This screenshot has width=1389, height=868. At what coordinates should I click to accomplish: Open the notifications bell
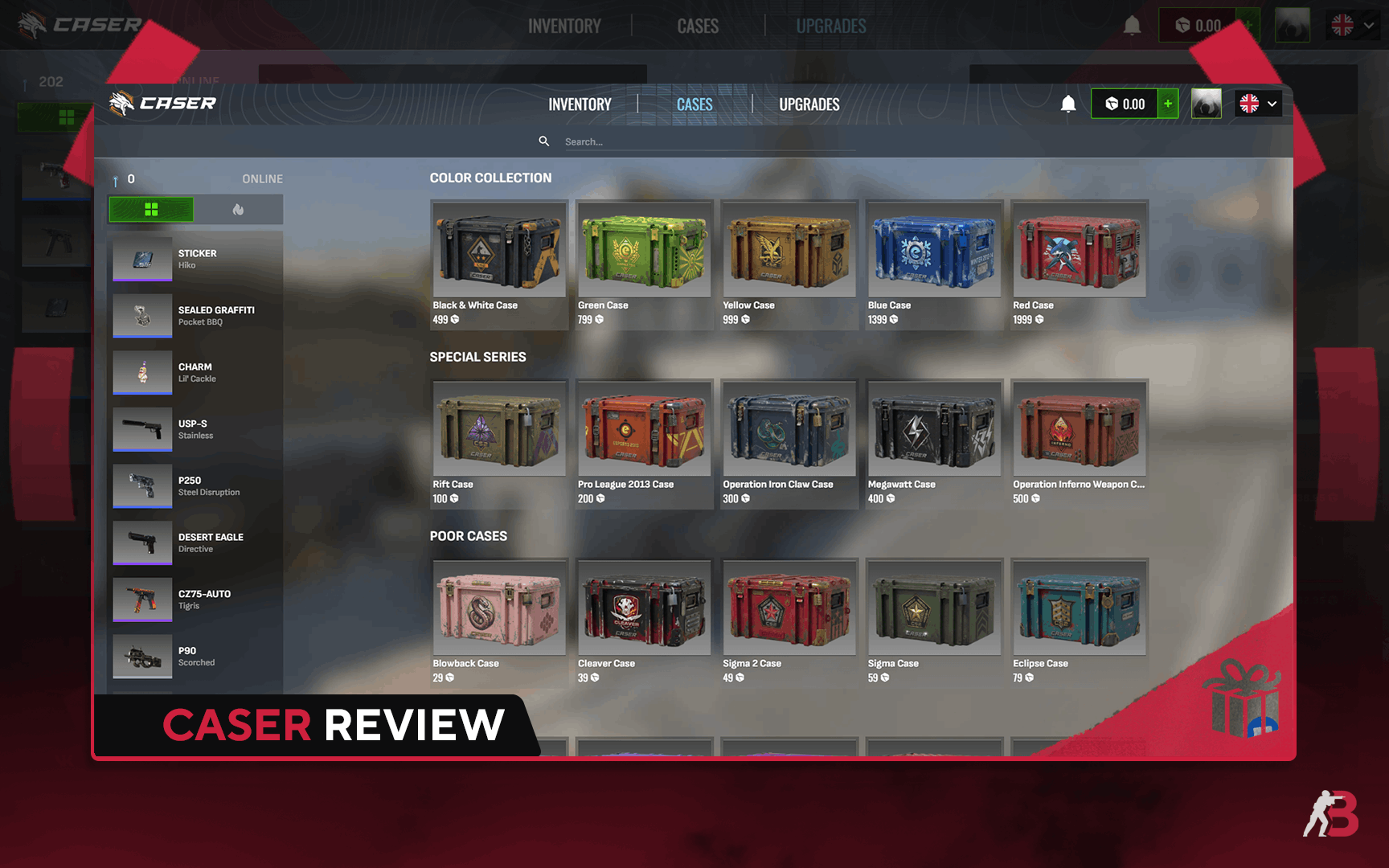click(1068, 104)
